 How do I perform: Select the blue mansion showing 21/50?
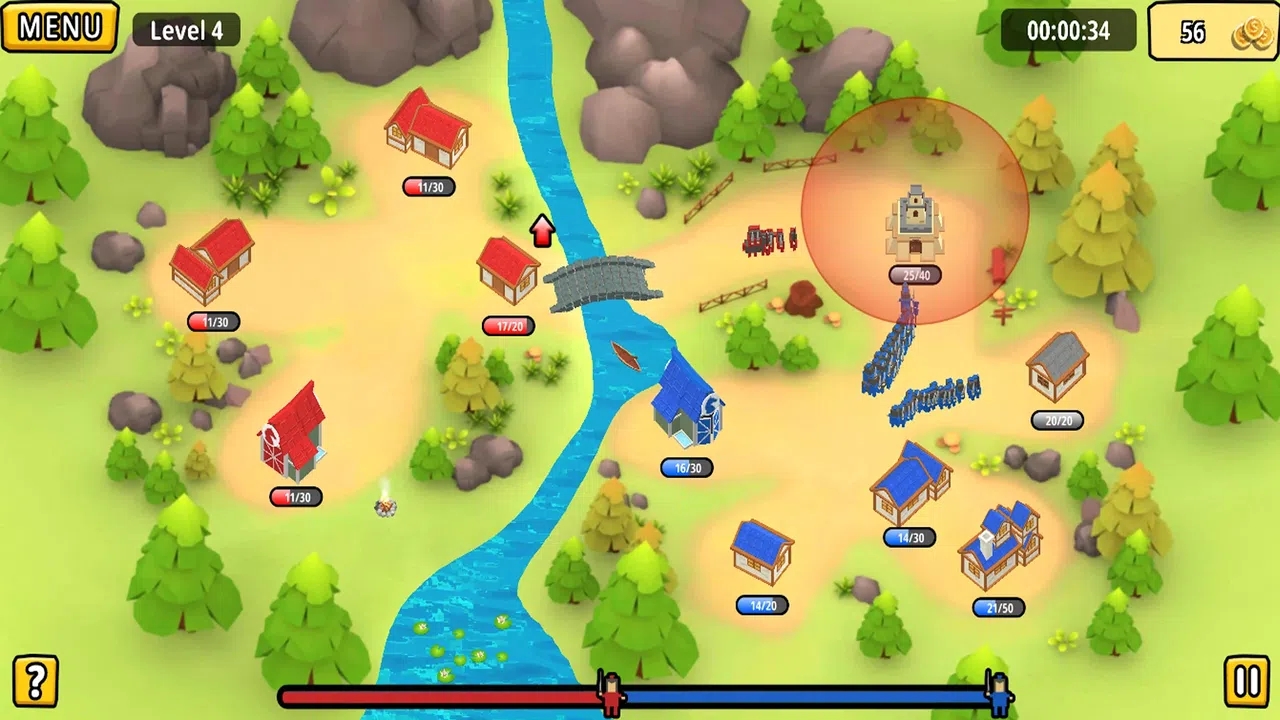point(1000,545)
